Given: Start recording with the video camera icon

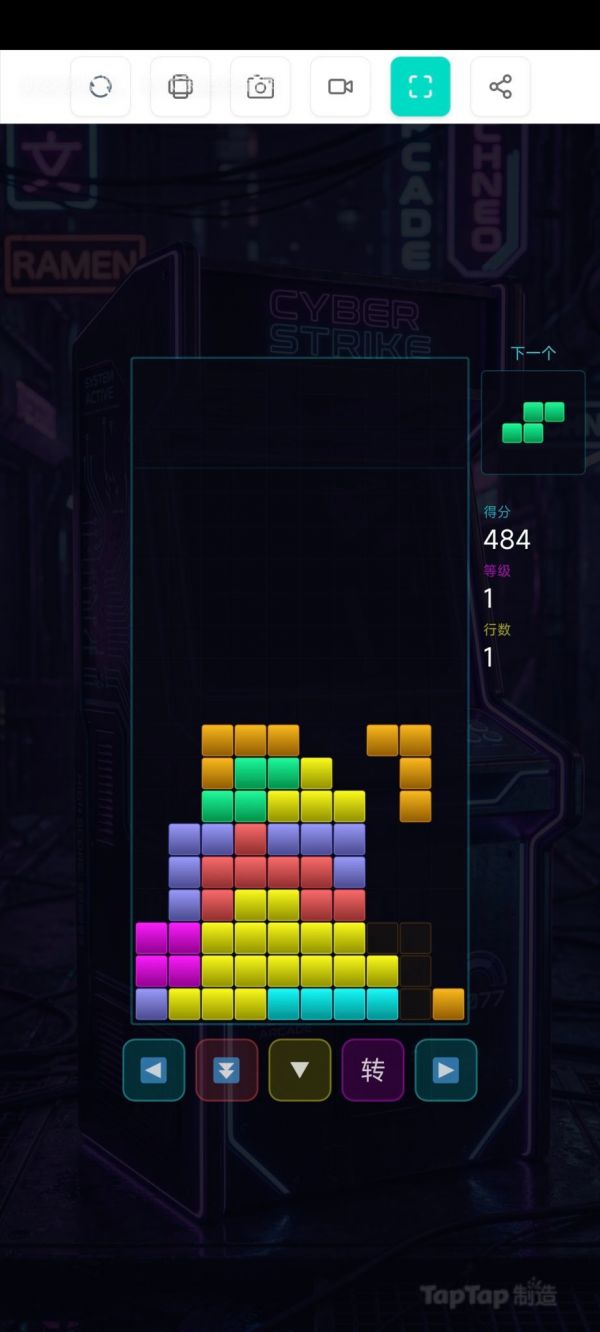Looking at the screenshot, I should (x=340, y=87).
